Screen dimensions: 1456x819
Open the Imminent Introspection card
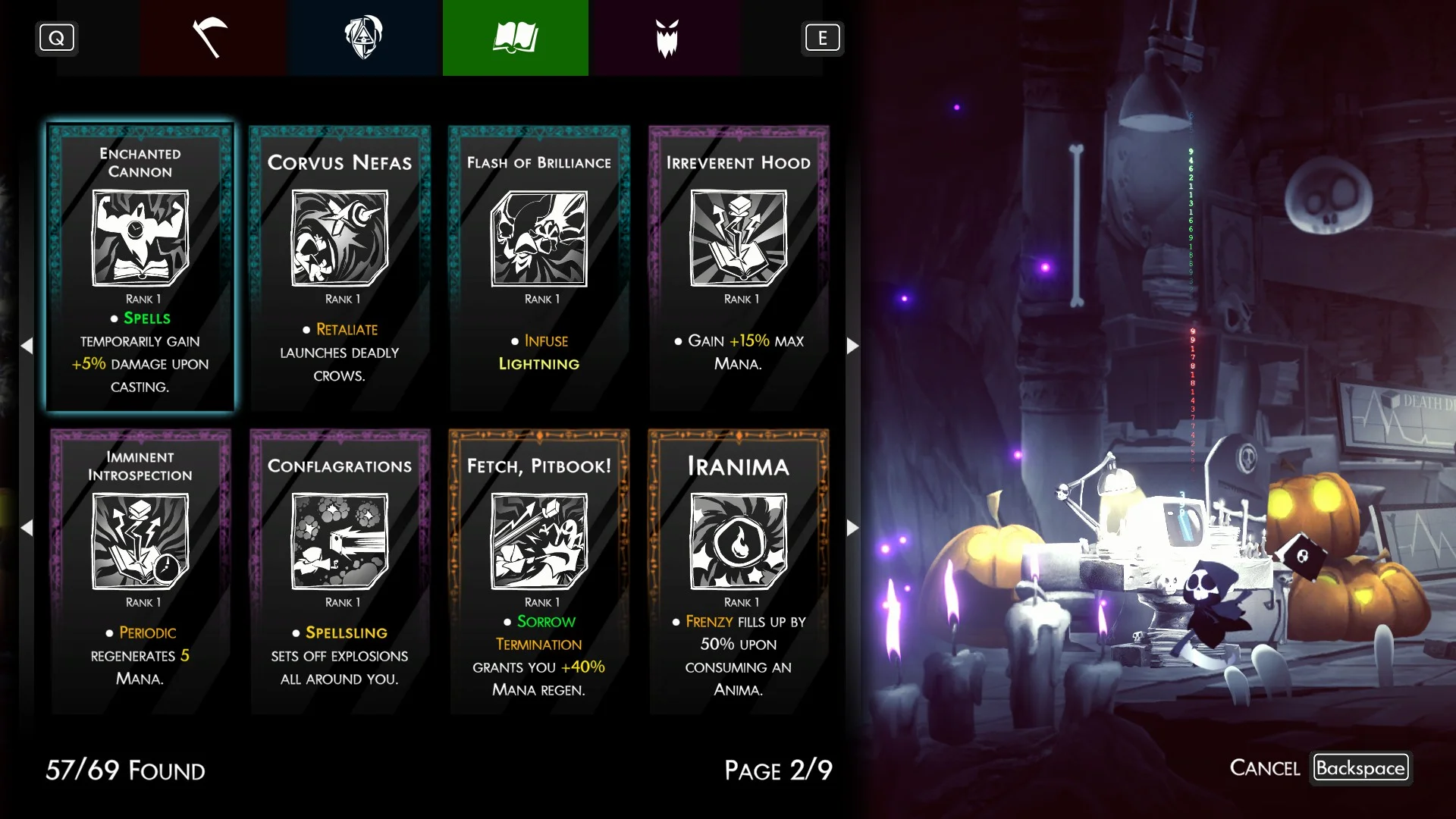pyautogui.click(x=140, y=571)
